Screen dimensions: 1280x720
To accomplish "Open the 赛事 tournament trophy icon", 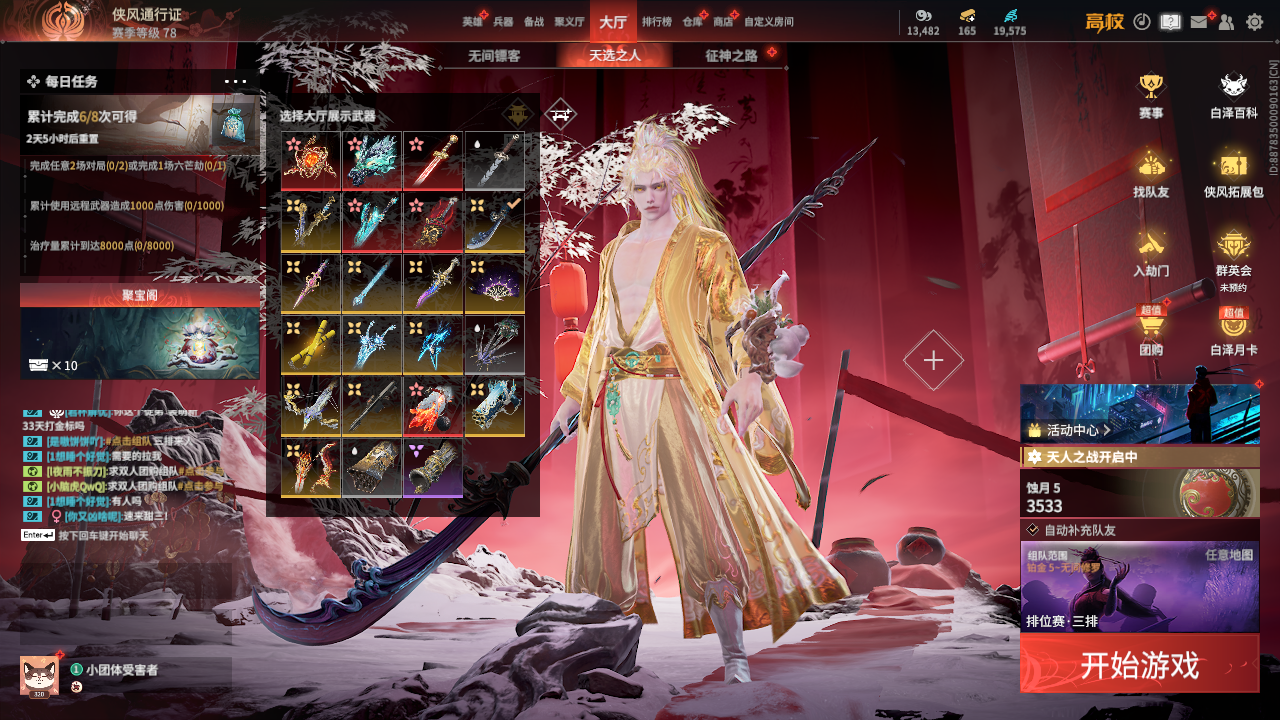I will click(1151, 95).
